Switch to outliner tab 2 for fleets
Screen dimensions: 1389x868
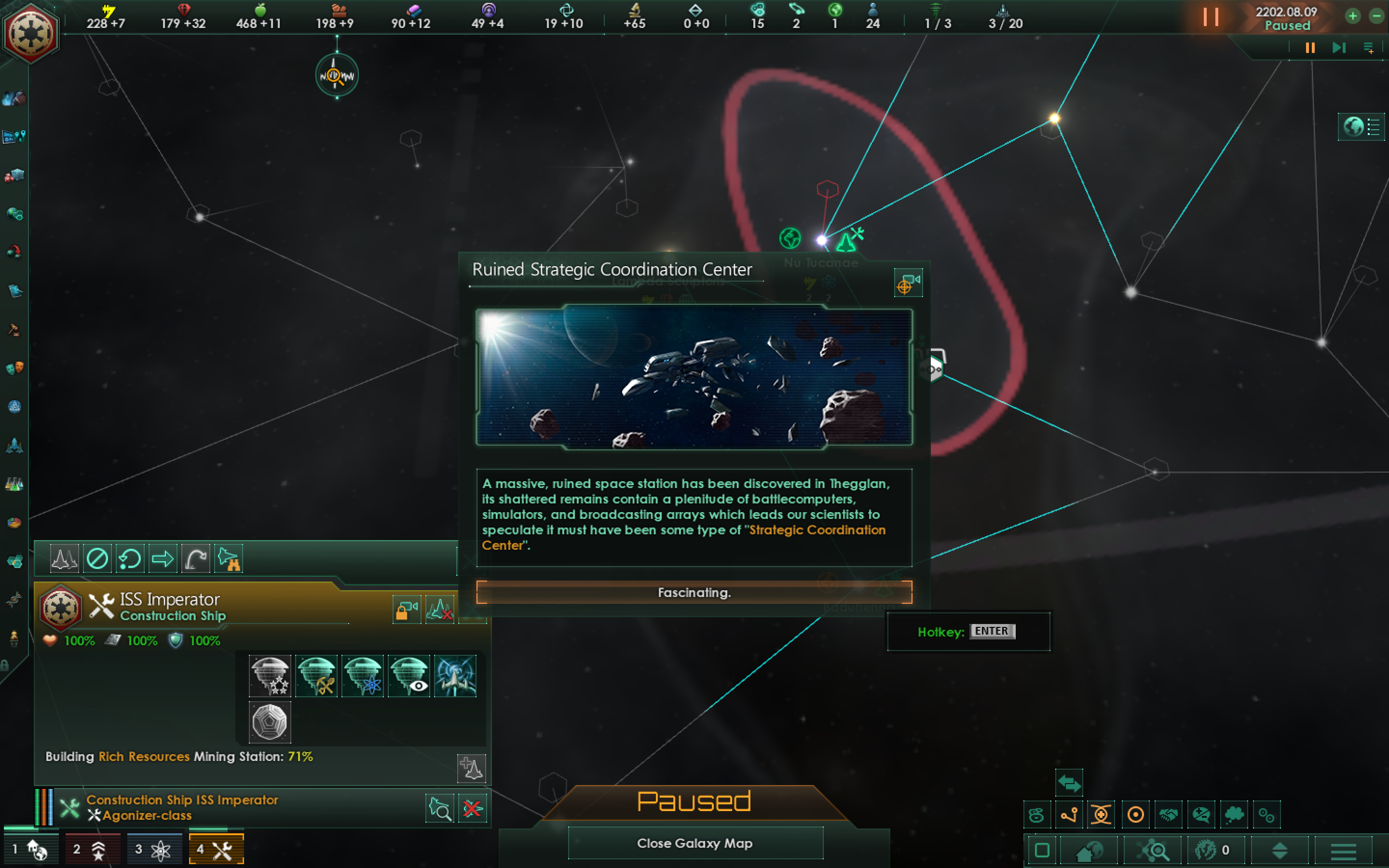[93, 849]
